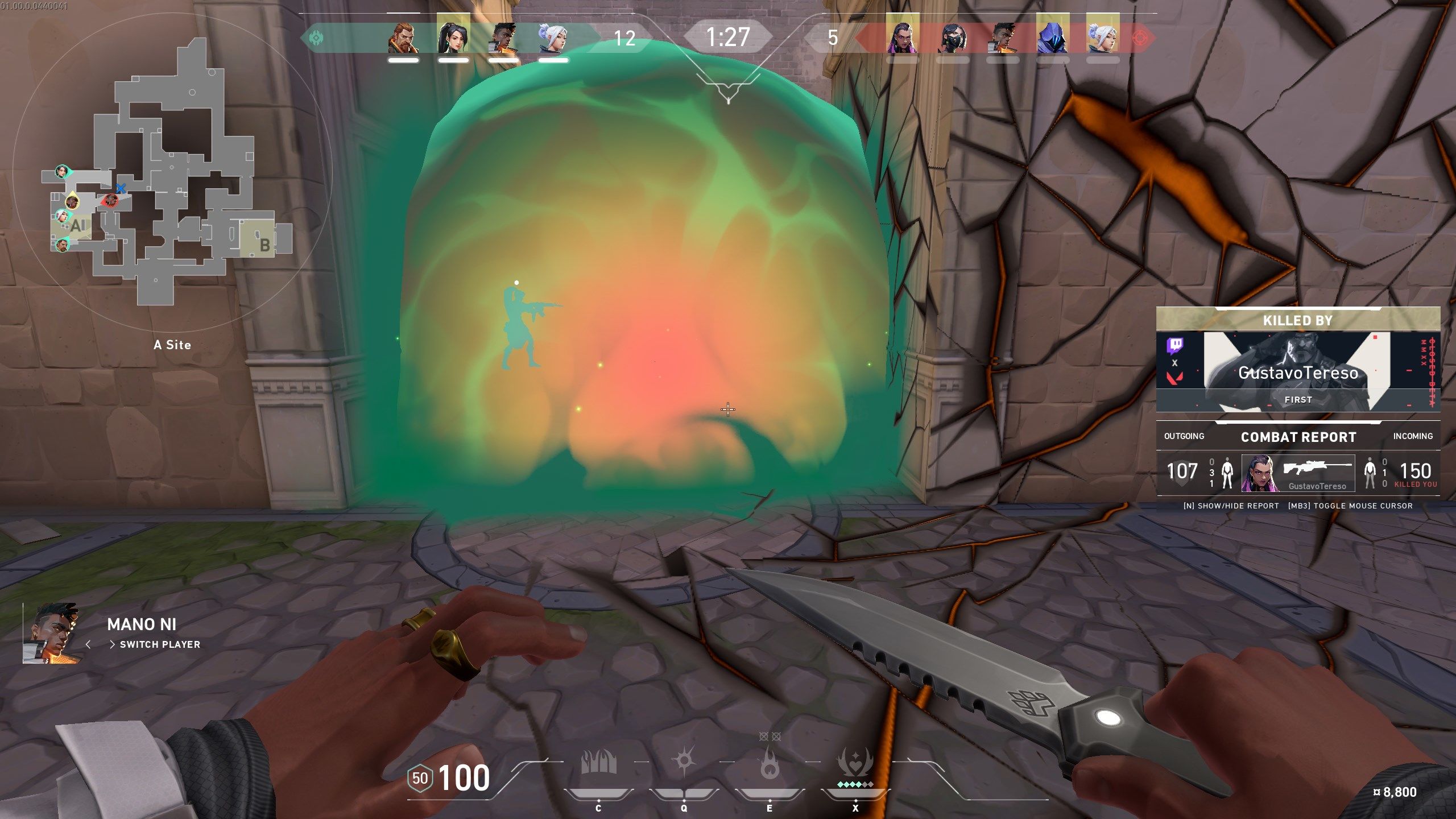The height and width of the screenshot is (819, 1456).
Task: Select GustavoTereso's row in the combat report
Action: click(x=1298, y=473)
